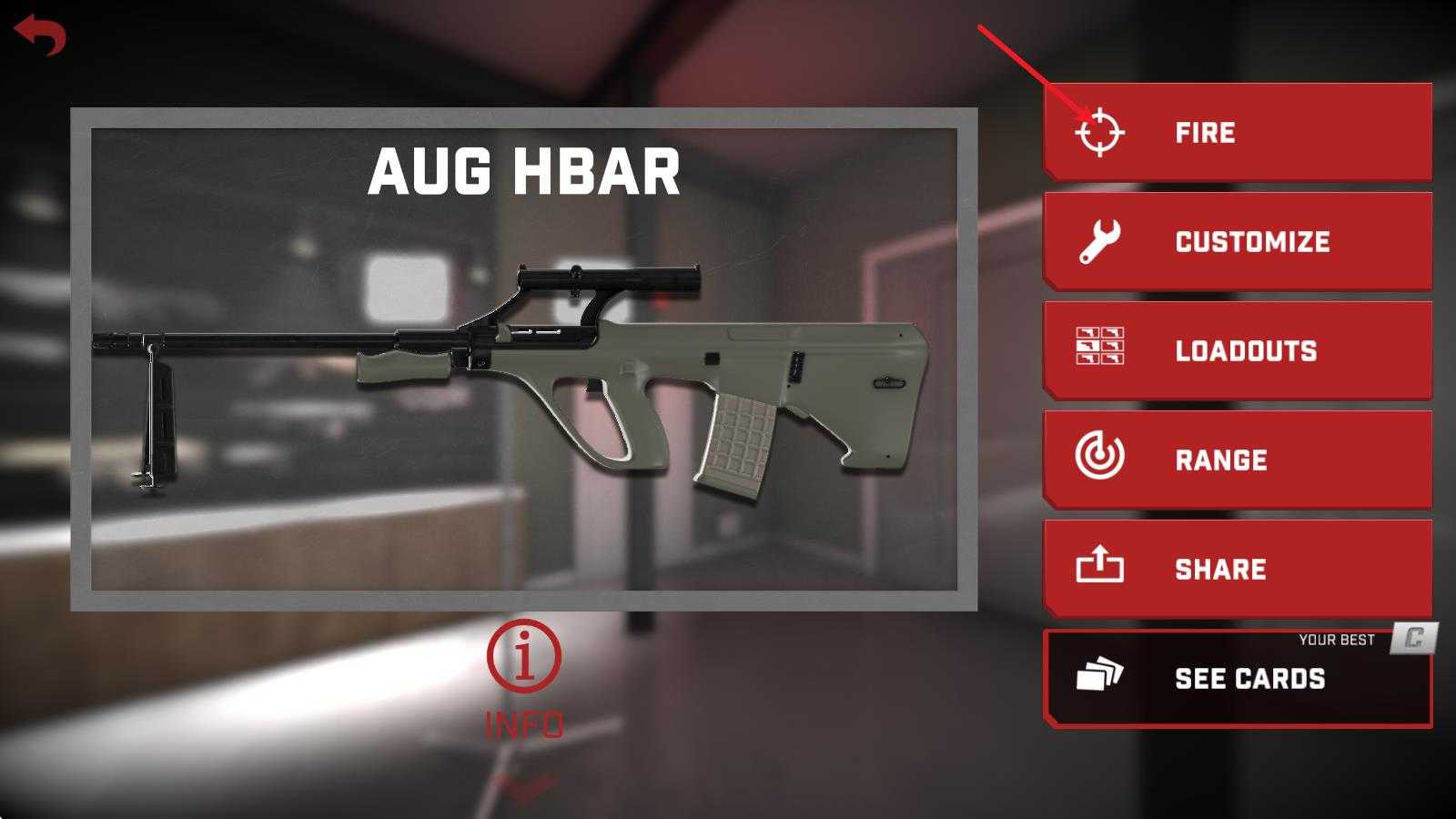View weapon LOADOUTS

click(1238, 351)
